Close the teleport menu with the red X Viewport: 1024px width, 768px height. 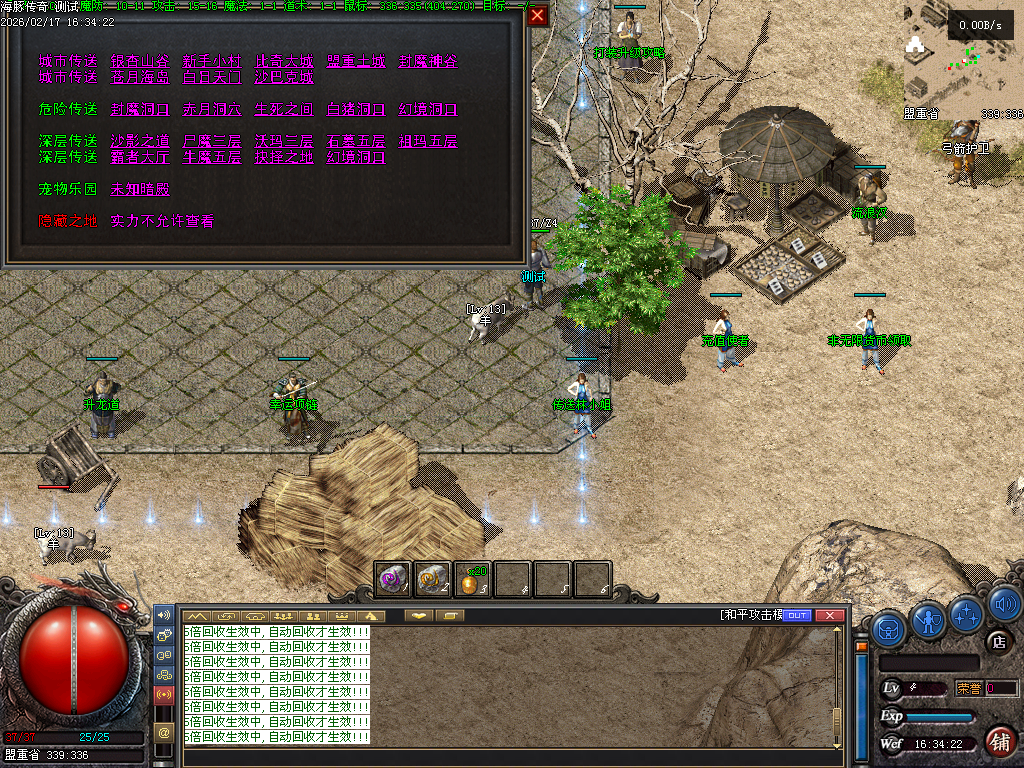[538, 16]
